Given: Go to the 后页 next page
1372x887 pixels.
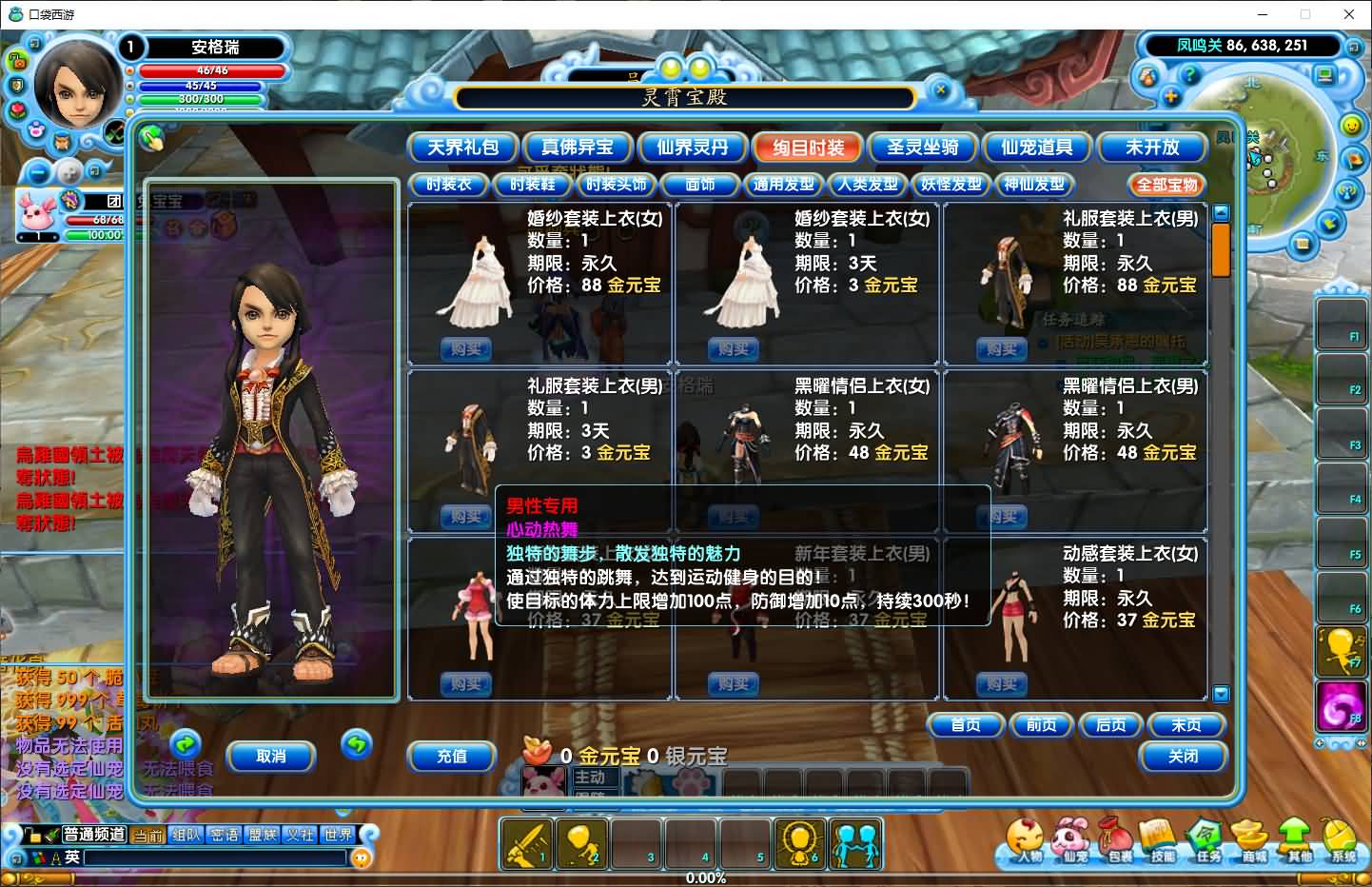Looking at the screenshot, I should tap(1110, 725).
